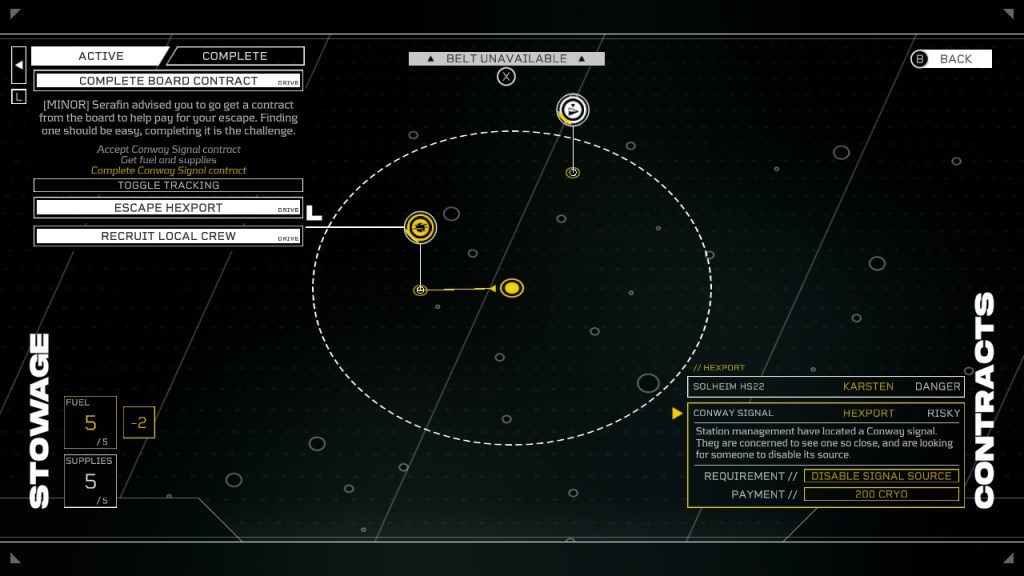Click the Back button
The image size is (1024, 576).
coord(950,59)
